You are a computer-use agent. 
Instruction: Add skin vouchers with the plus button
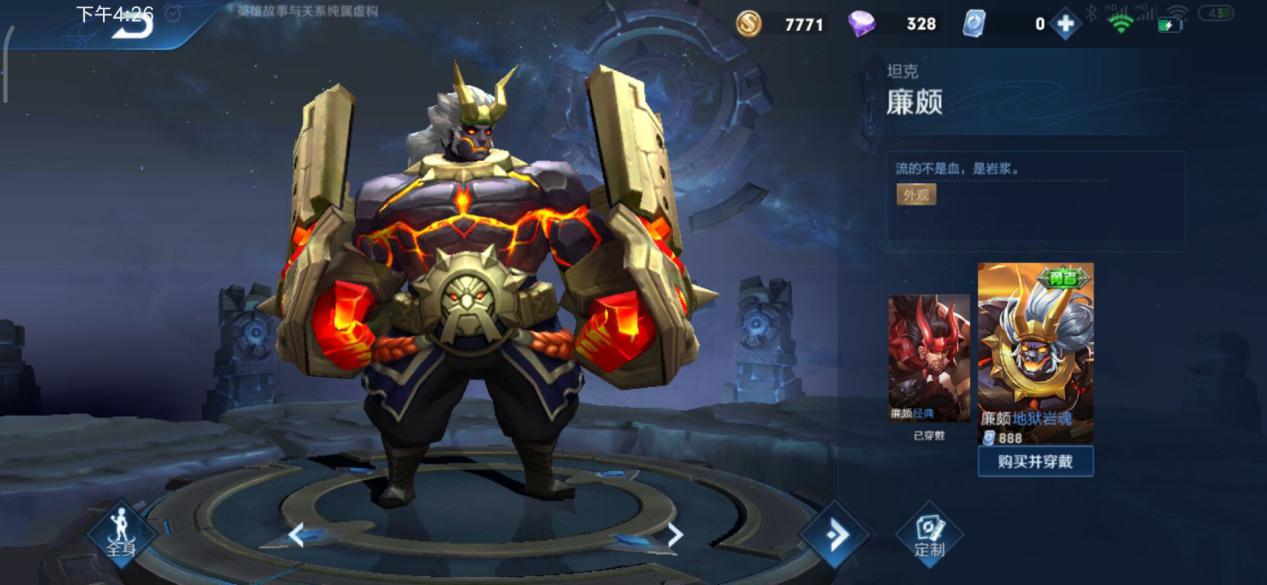[x=1065, y=24]
